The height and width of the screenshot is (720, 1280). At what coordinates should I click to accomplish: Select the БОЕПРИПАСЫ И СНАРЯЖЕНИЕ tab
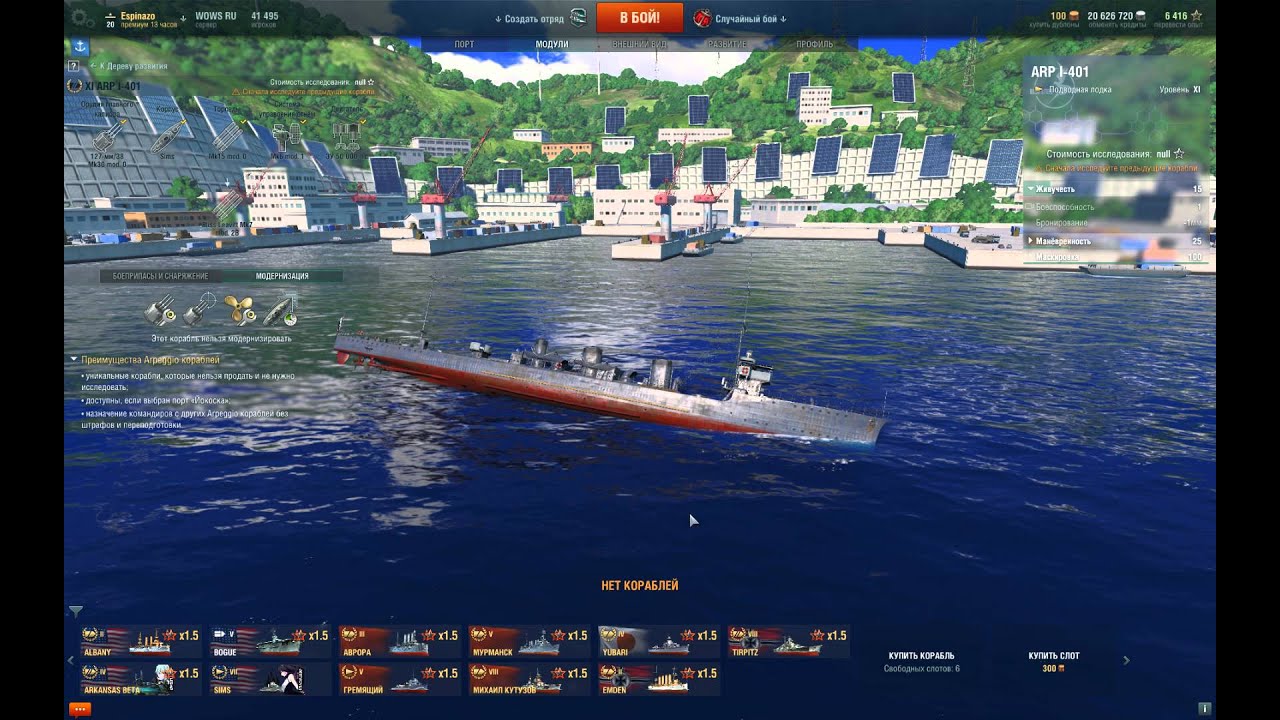tap(160, 276)
